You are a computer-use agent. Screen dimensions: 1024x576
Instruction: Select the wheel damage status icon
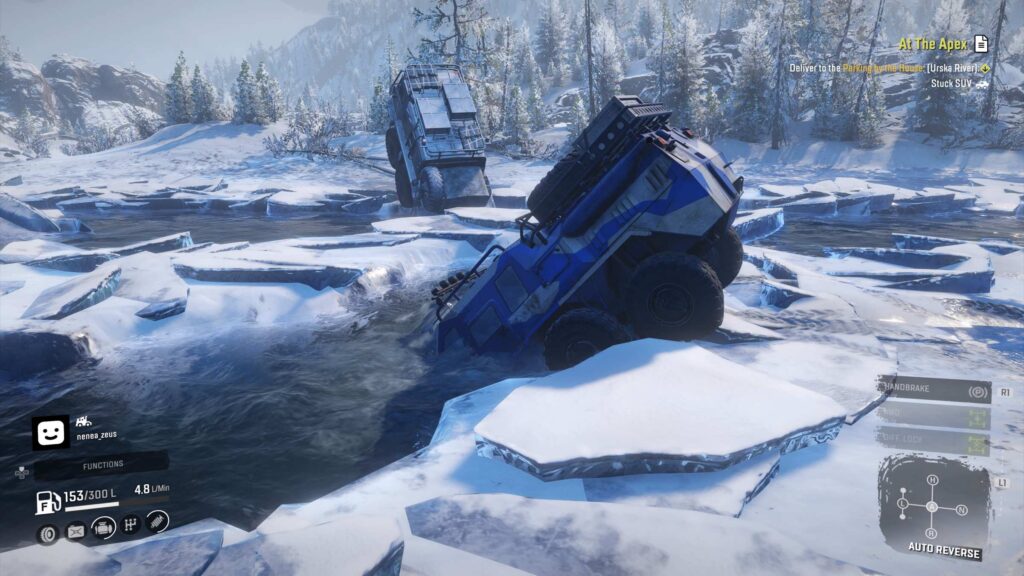pos(47,533)
